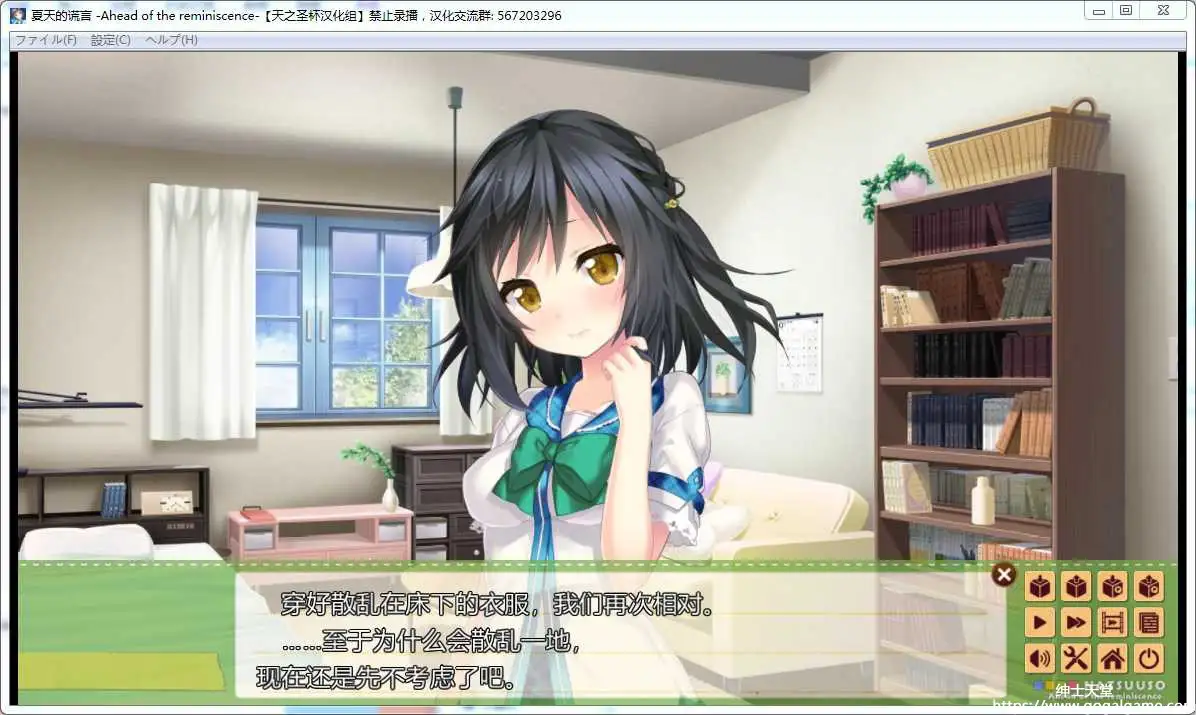Return to title with the house icon
Viewport: 1196px width, 715px height.
[1112, 658]
